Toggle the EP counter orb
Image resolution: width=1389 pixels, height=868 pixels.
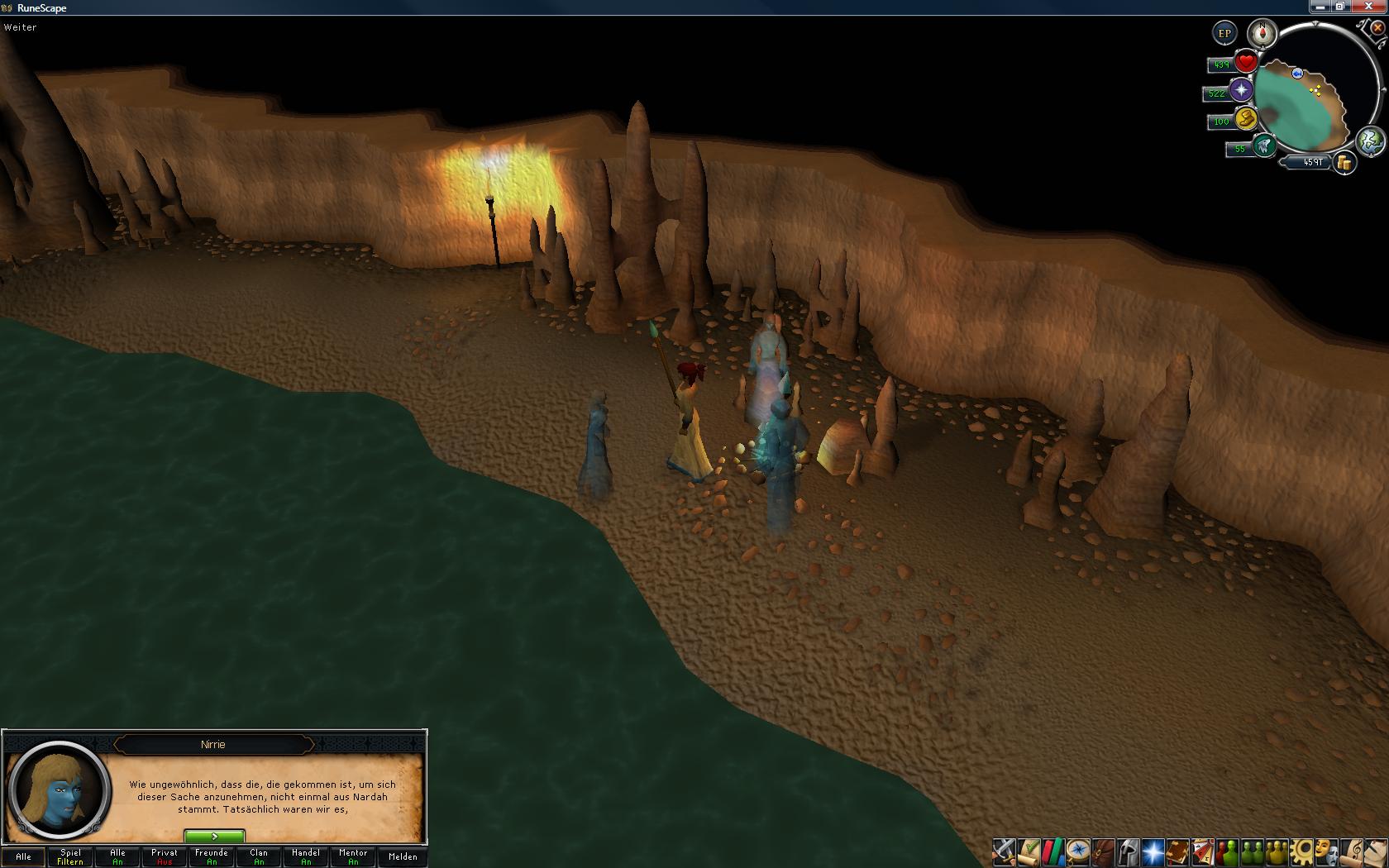[x=1224, y=34]
